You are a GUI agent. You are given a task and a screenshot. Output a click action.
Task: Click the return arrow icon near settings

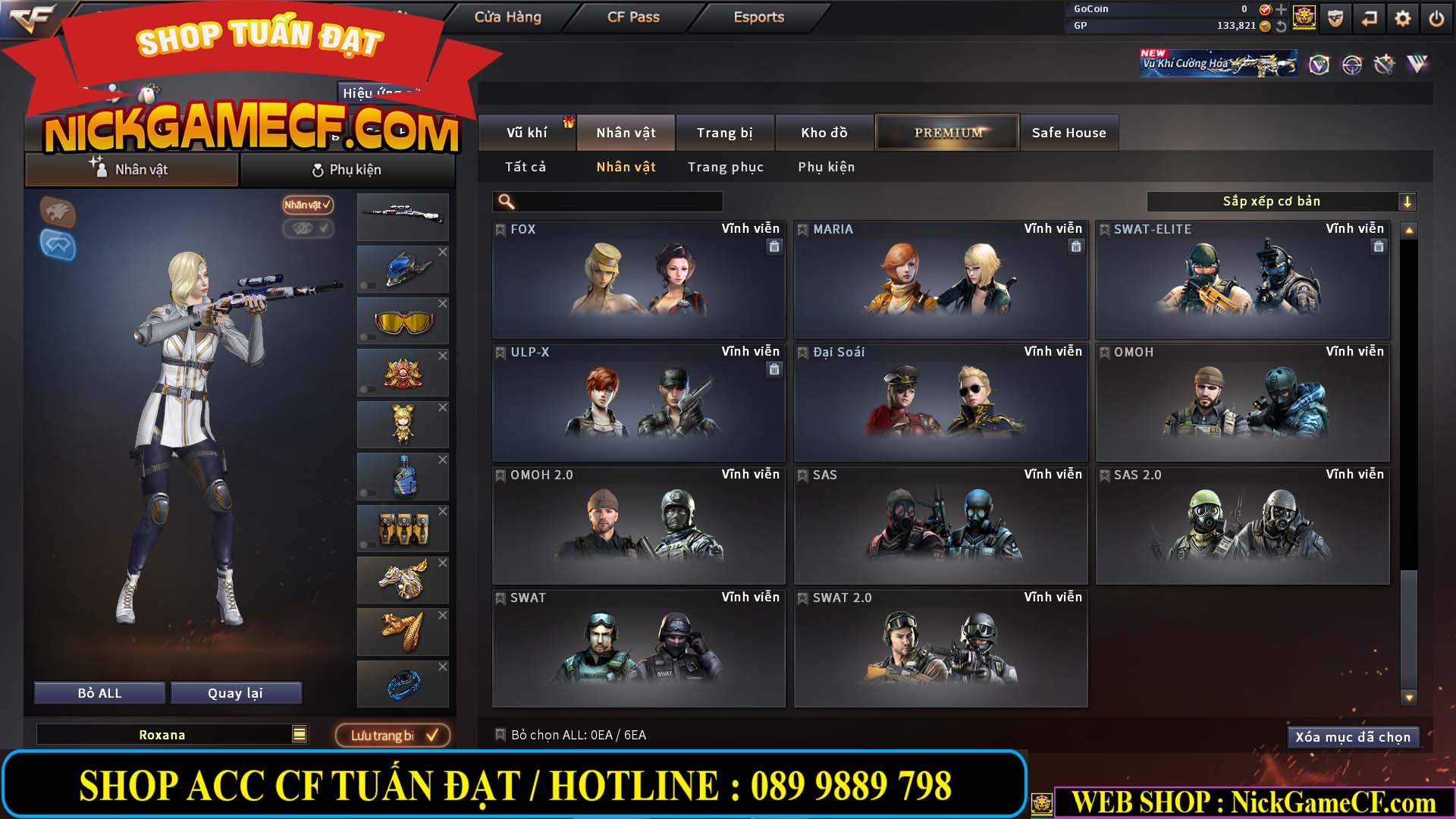coord(1368,18)
